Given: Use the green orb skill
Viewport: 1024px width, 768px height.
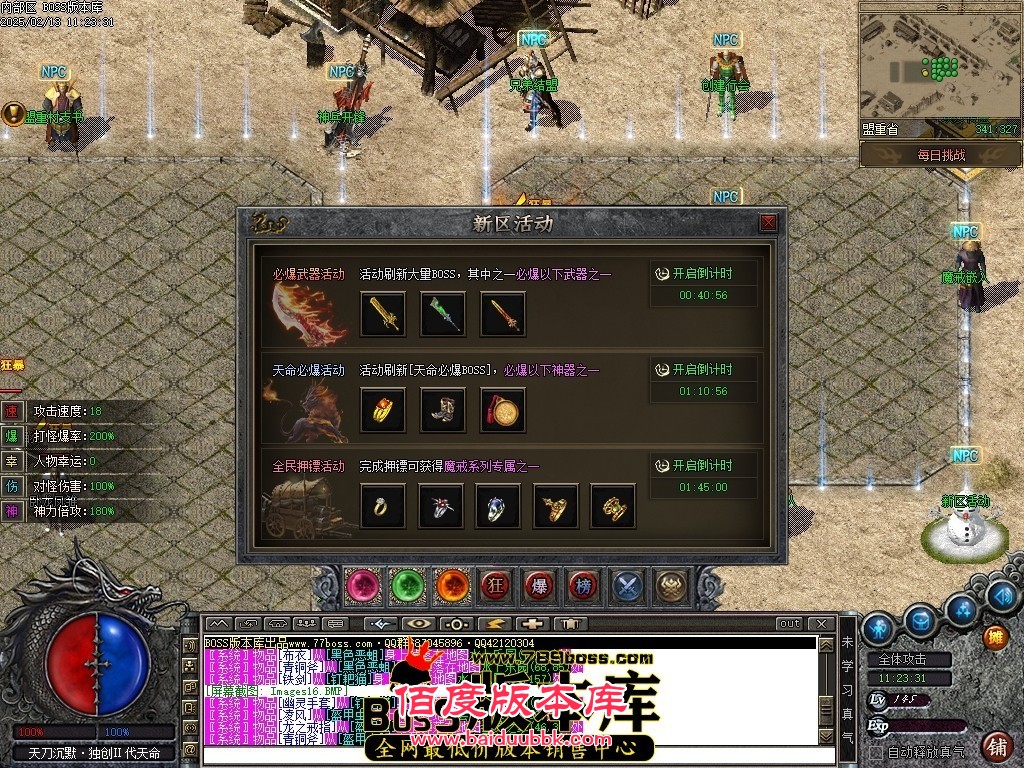Looking at the screenshot, I should click(x=407, y=585).
